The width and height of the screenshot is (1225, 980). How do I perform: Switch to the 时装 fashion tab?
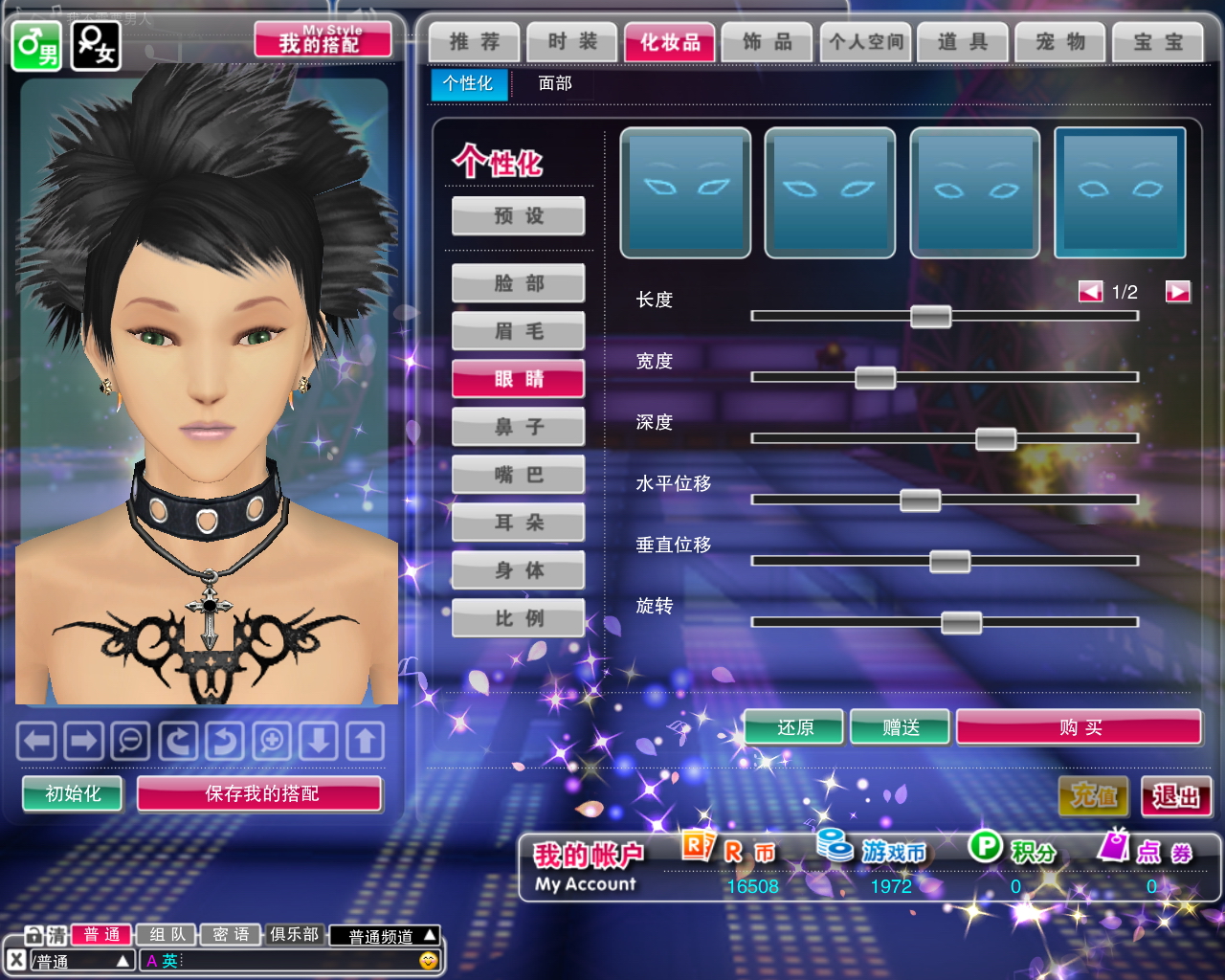click(x=572, y=42)
